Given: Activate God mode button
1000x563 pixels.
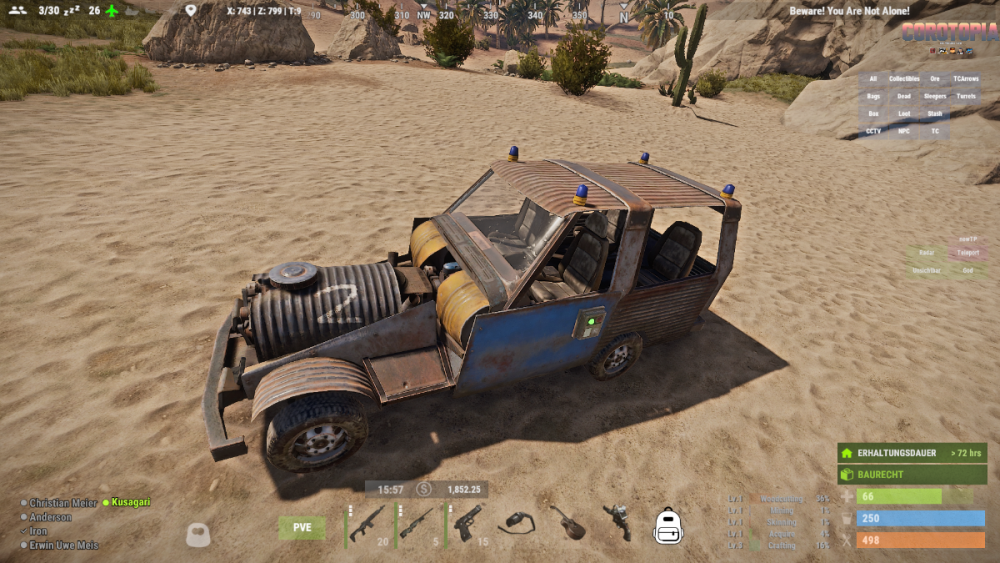Looking at the screenshot, I should coord(967,270).
